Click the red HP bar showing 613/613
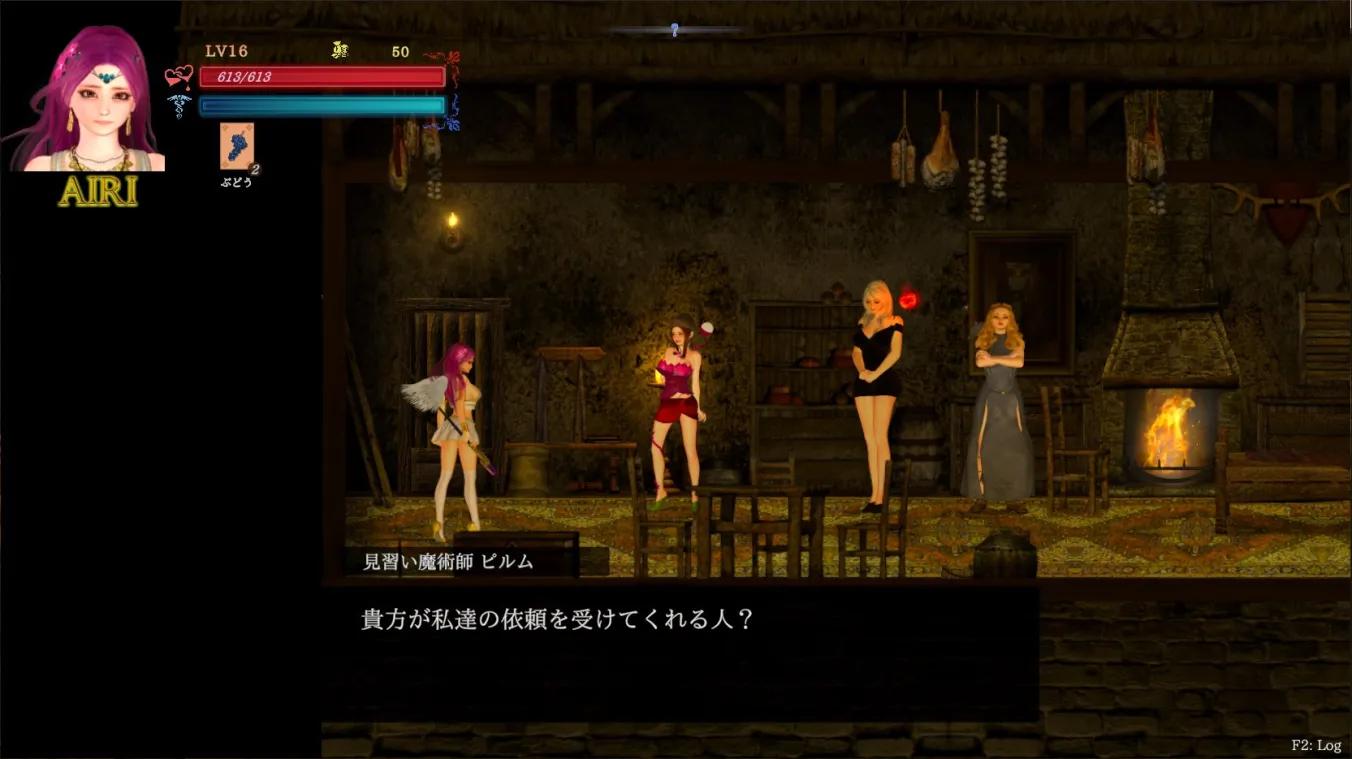 click(323, 77)
